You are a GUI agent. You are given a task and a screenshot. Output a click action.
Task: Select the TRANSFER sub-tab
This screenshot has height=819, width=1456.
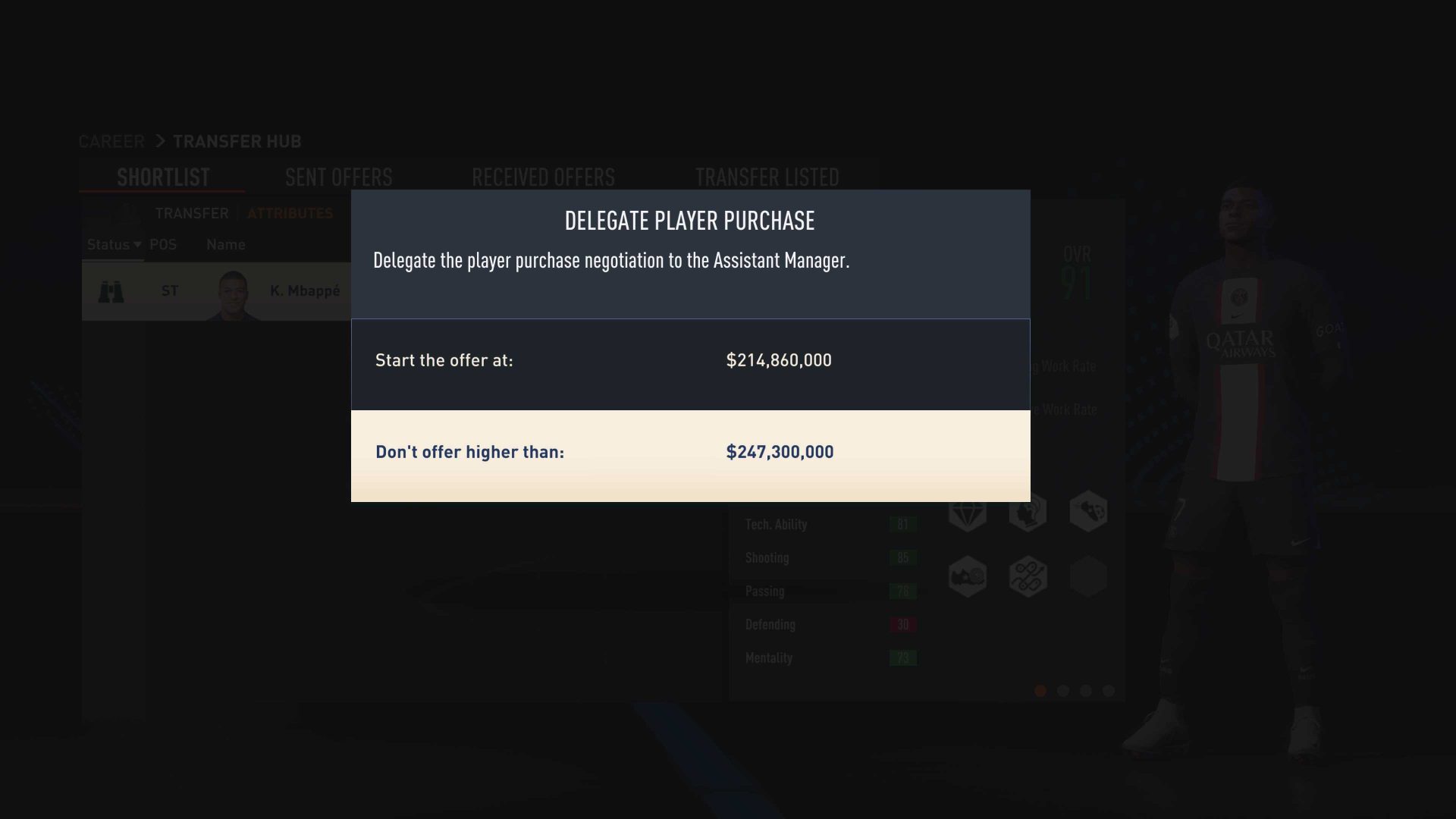point(192,213)
